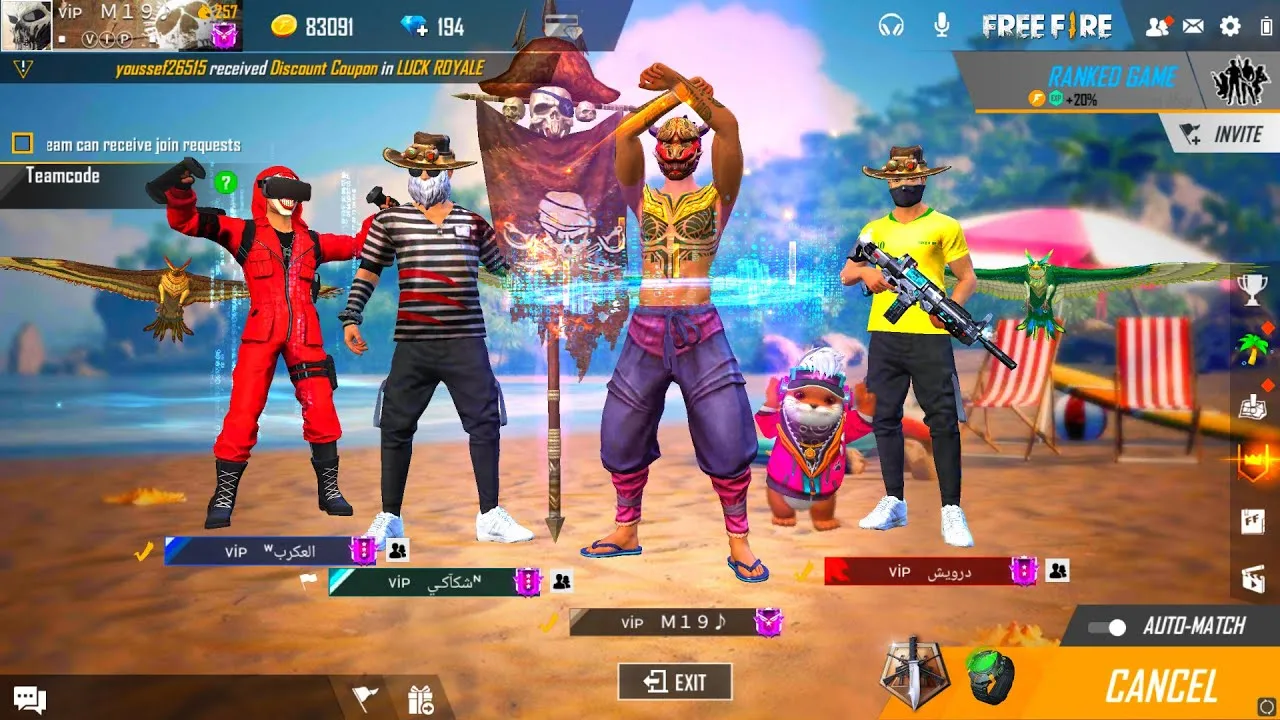The width and height of the screenshot is (1280, 720).
Task: Toggle the headphones speaker icon
Action: 890,26
